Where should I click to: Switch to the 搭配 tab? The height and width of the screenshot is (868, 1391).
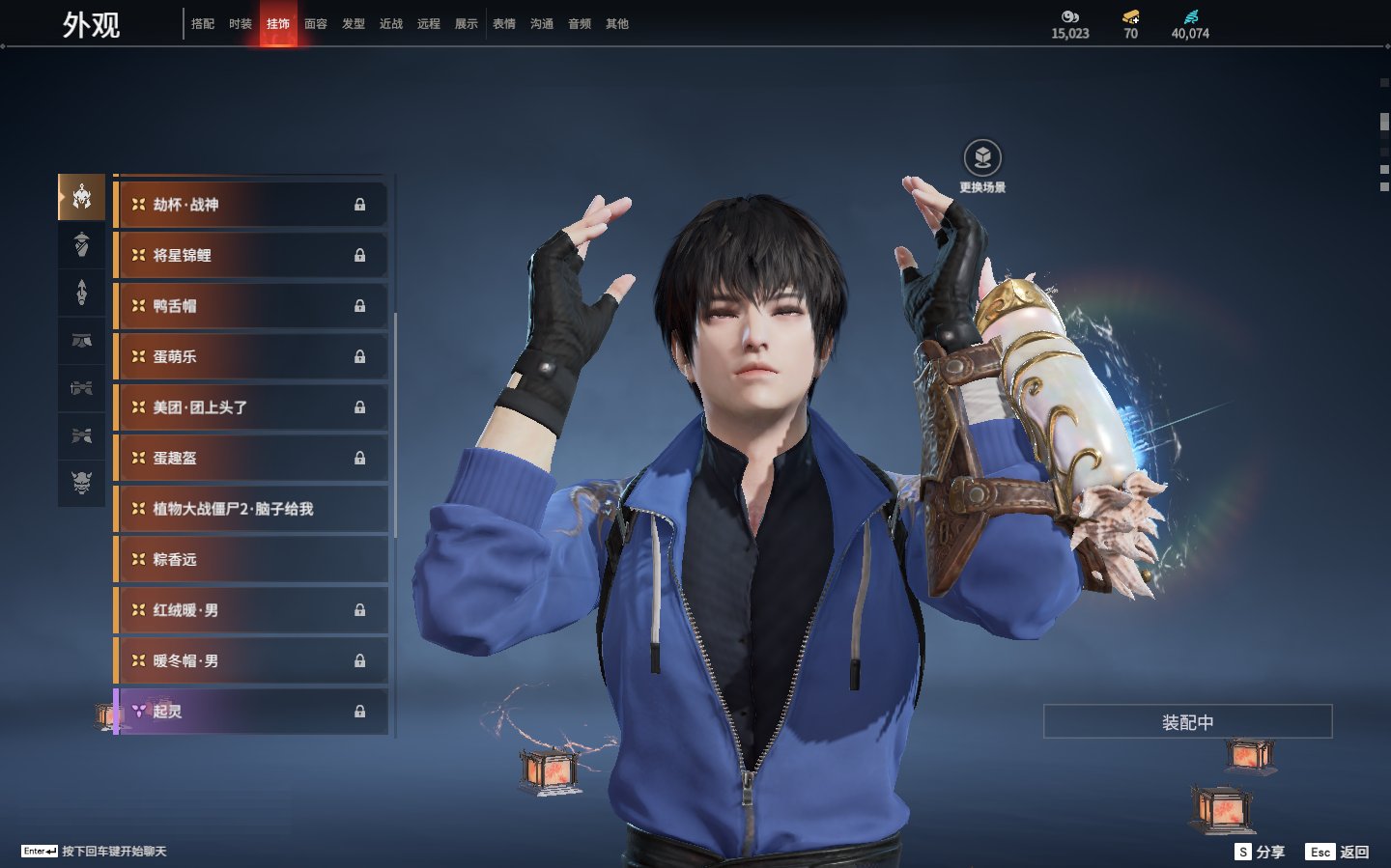click(x=203, y=24)
